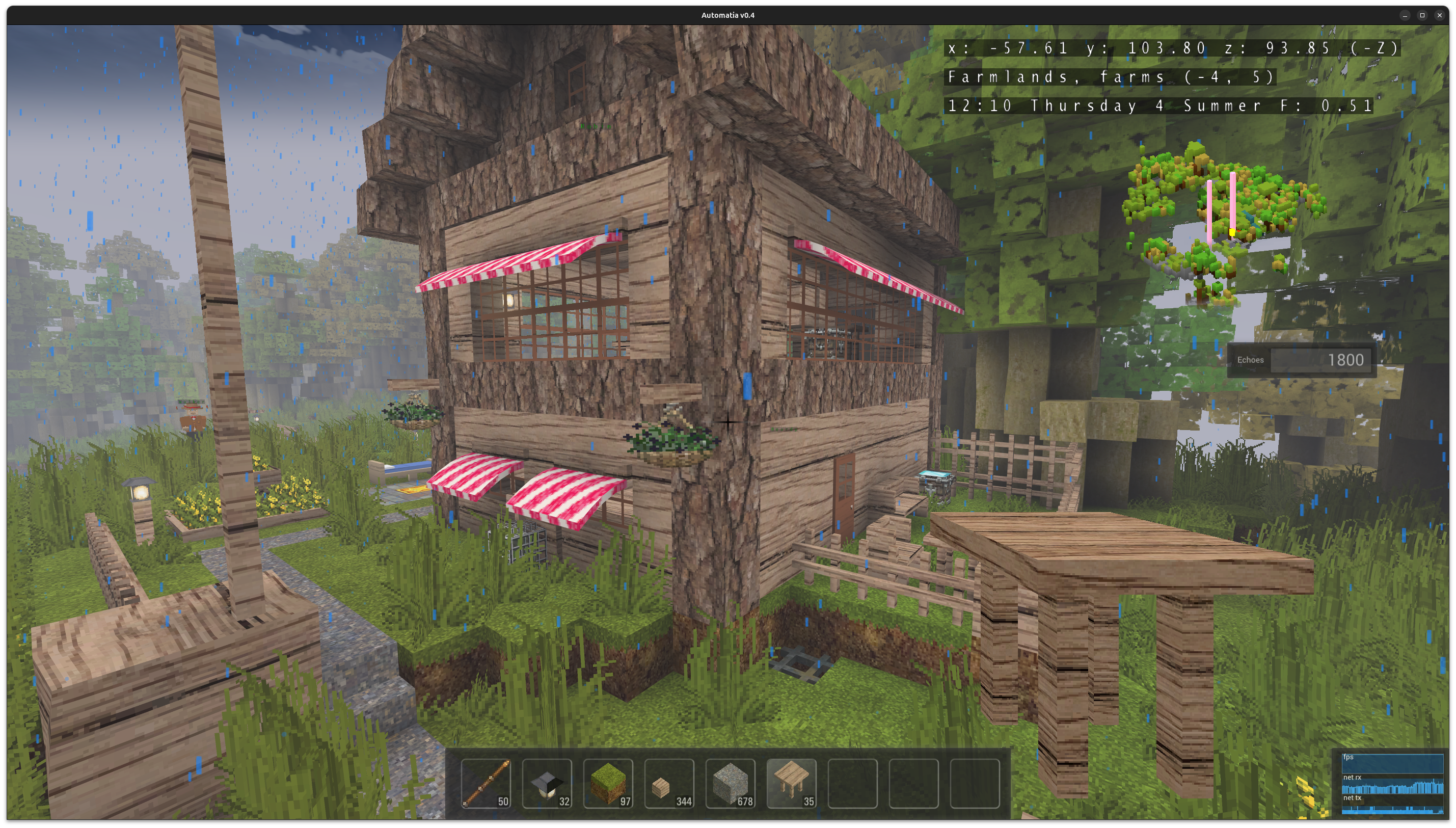The height and width of the screenshot is (828, 1456).
Task: Choose the wooden table hotbar slot
Action: [791, 783]
